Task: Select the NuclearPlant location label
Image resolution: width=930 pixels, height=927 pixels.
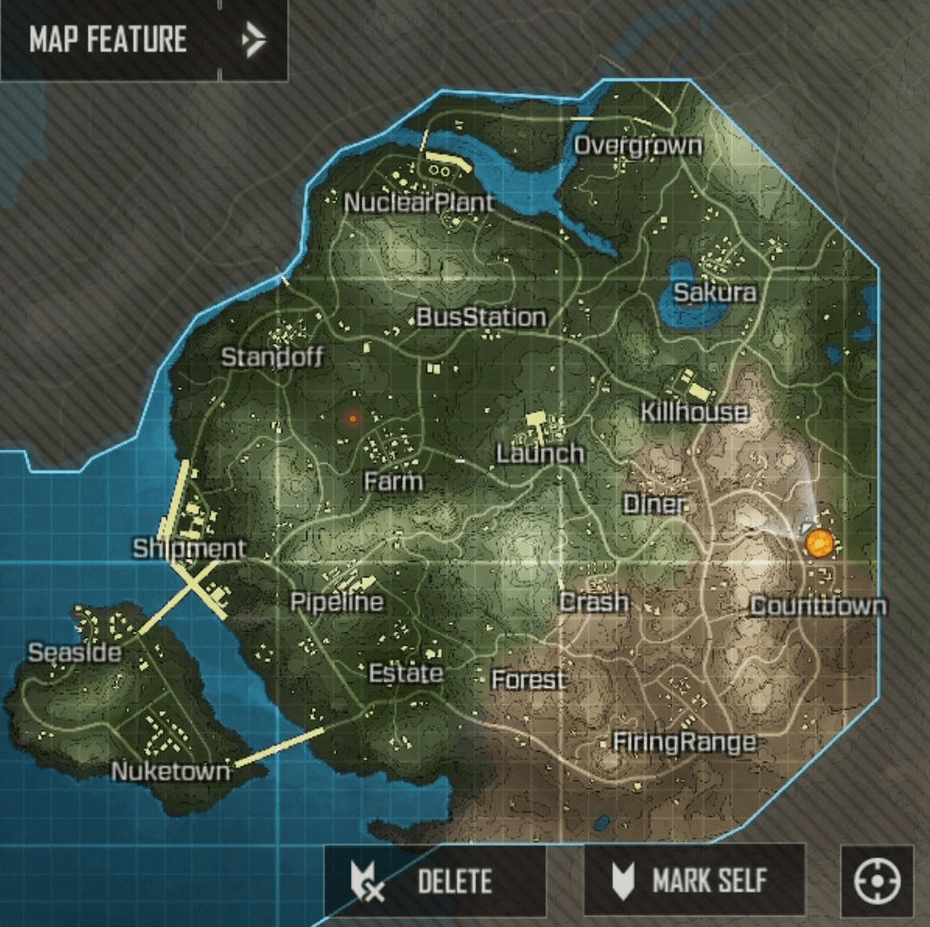Action: pyautogui.click(x=419, y=203)
